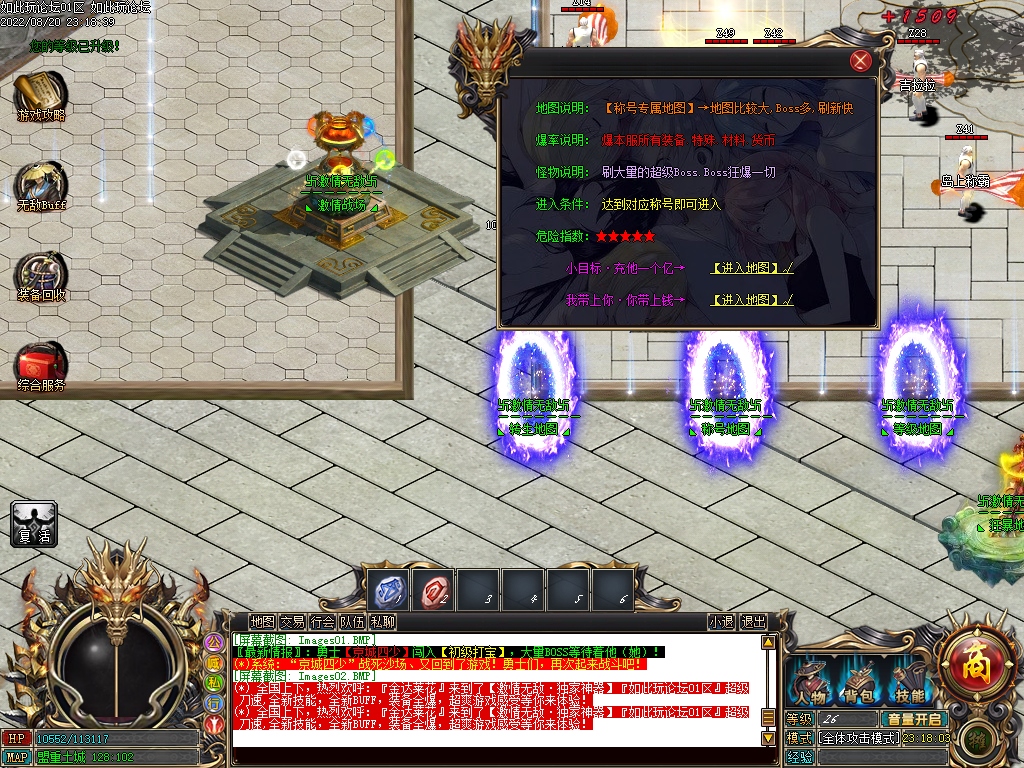1024x768 pixels.
Task: Click the 退出 exit button
Action: click(753, 622)
